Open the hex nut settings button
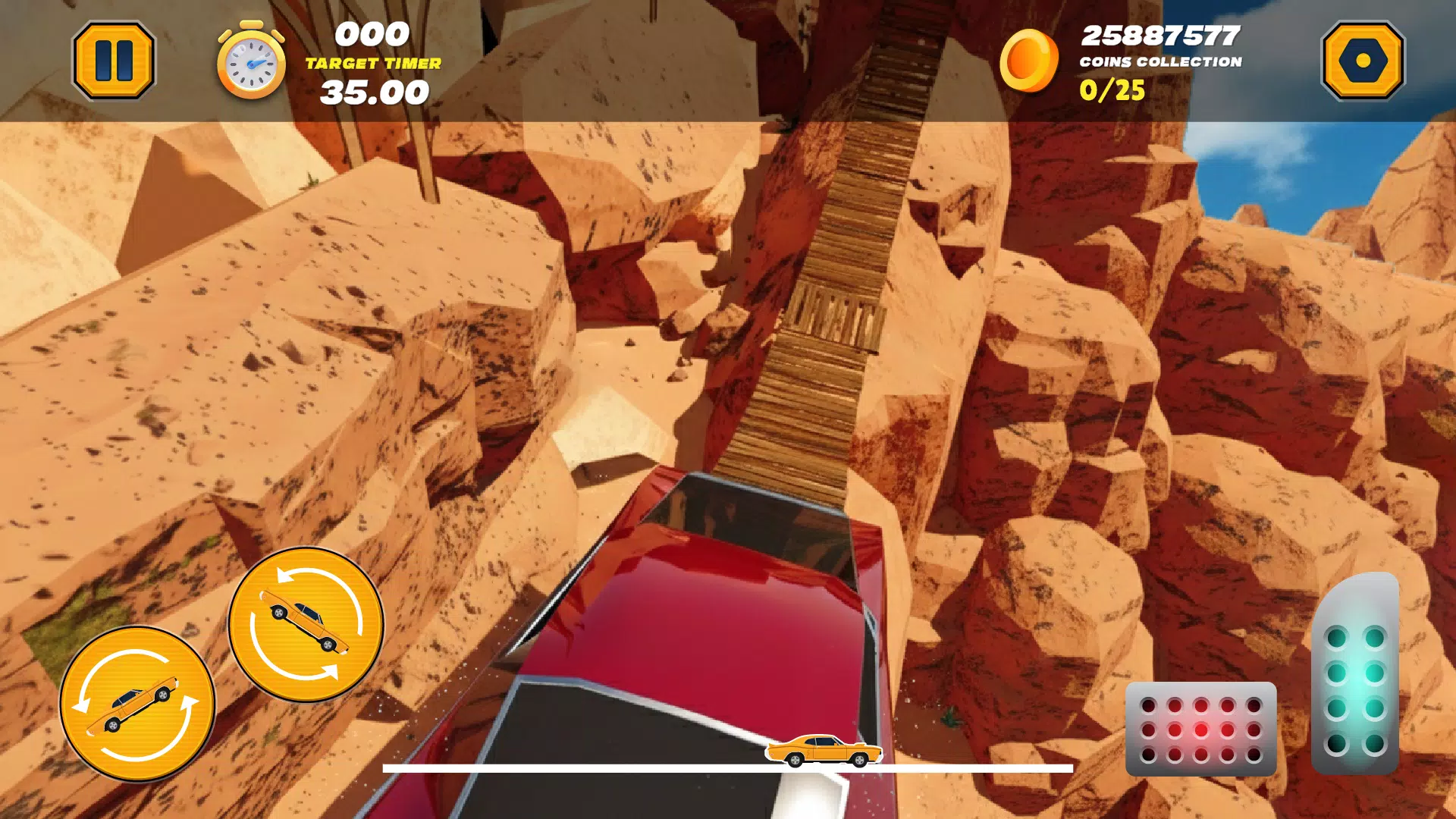The width and height of the screenshot is (1456, 819). (x=1363, y=61)
